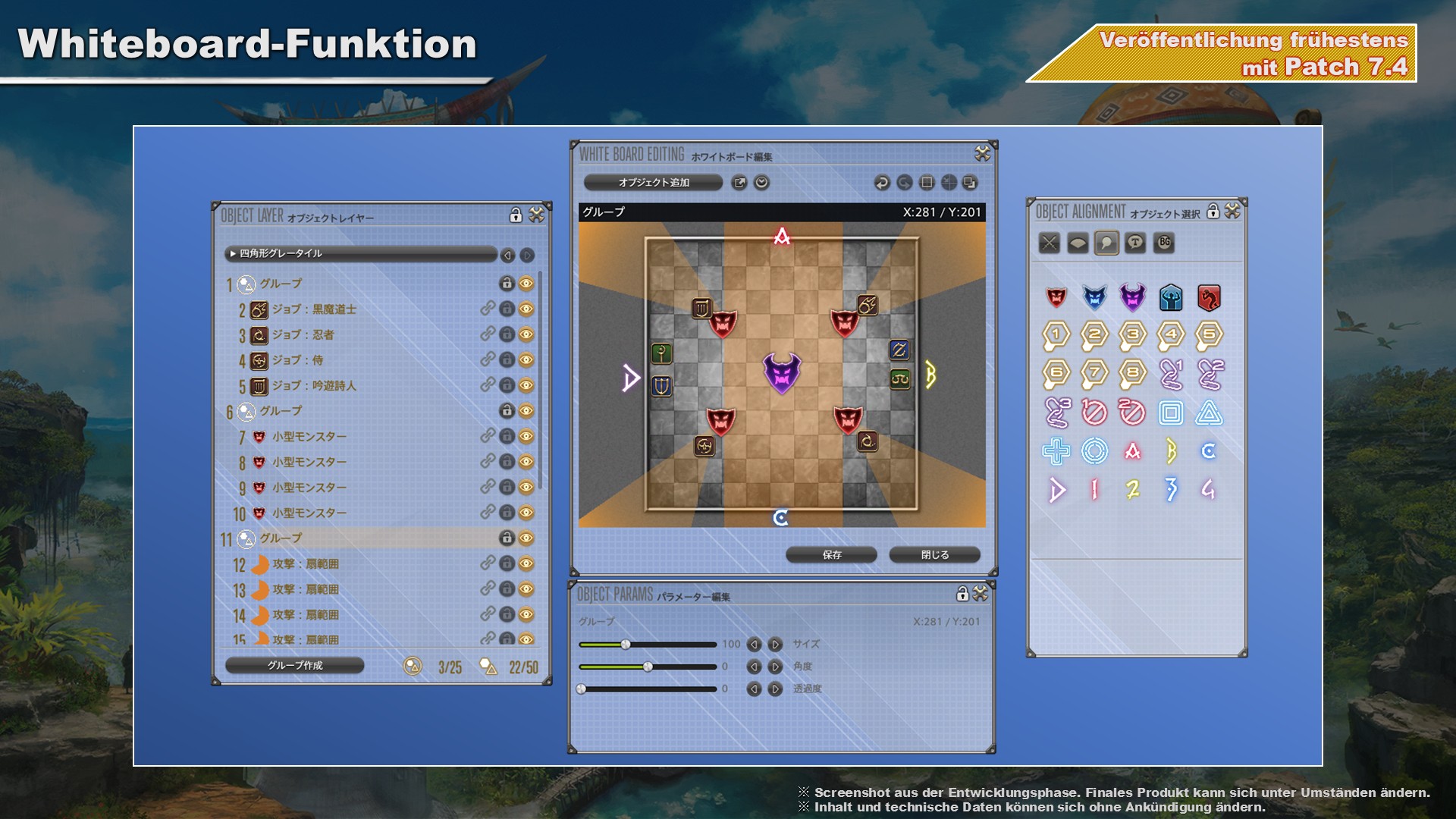Close the Object Alignment panel

pos(1232,212)
